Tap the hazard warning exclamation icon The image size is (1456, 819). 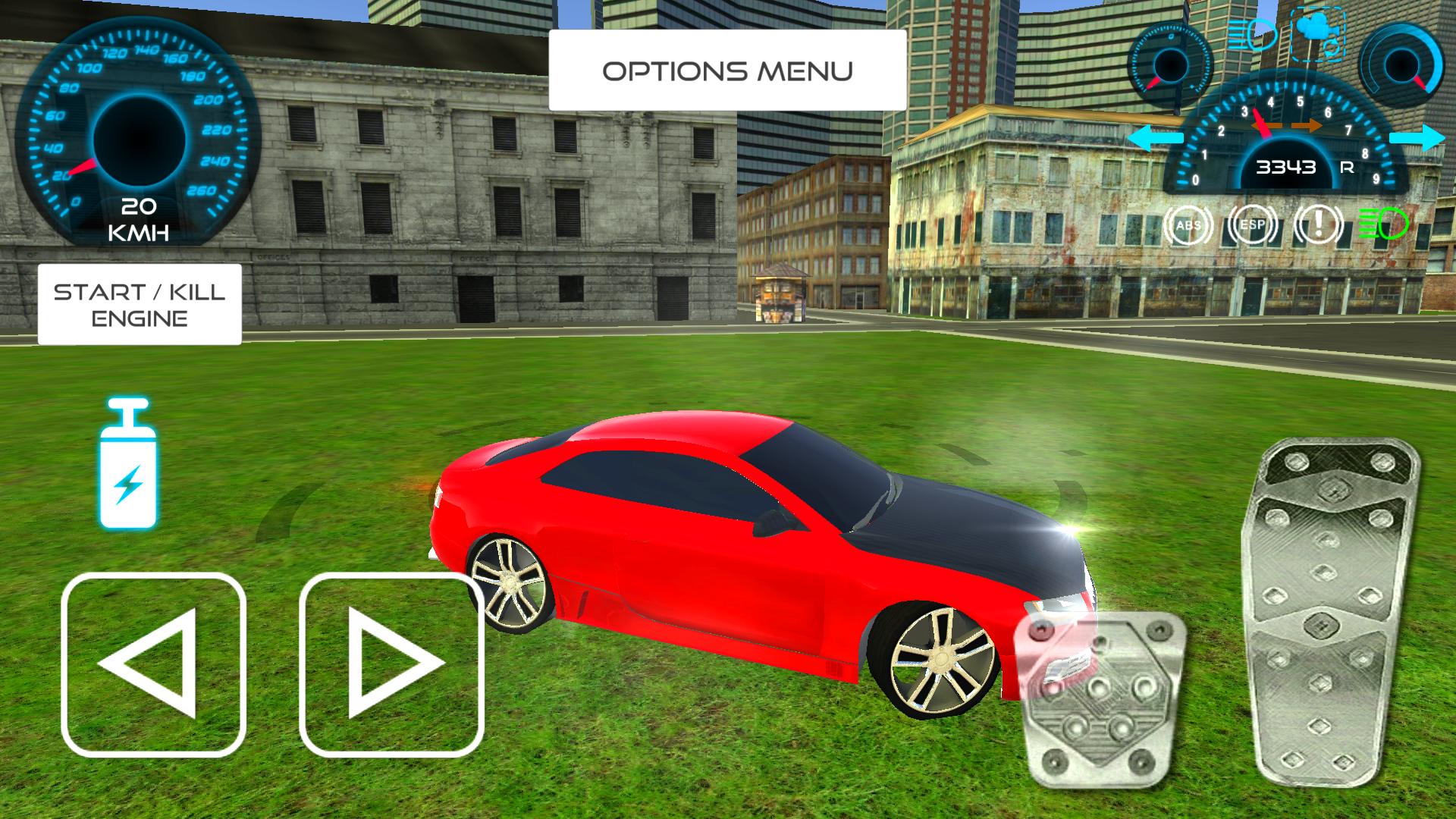[x=1316, y=225]
